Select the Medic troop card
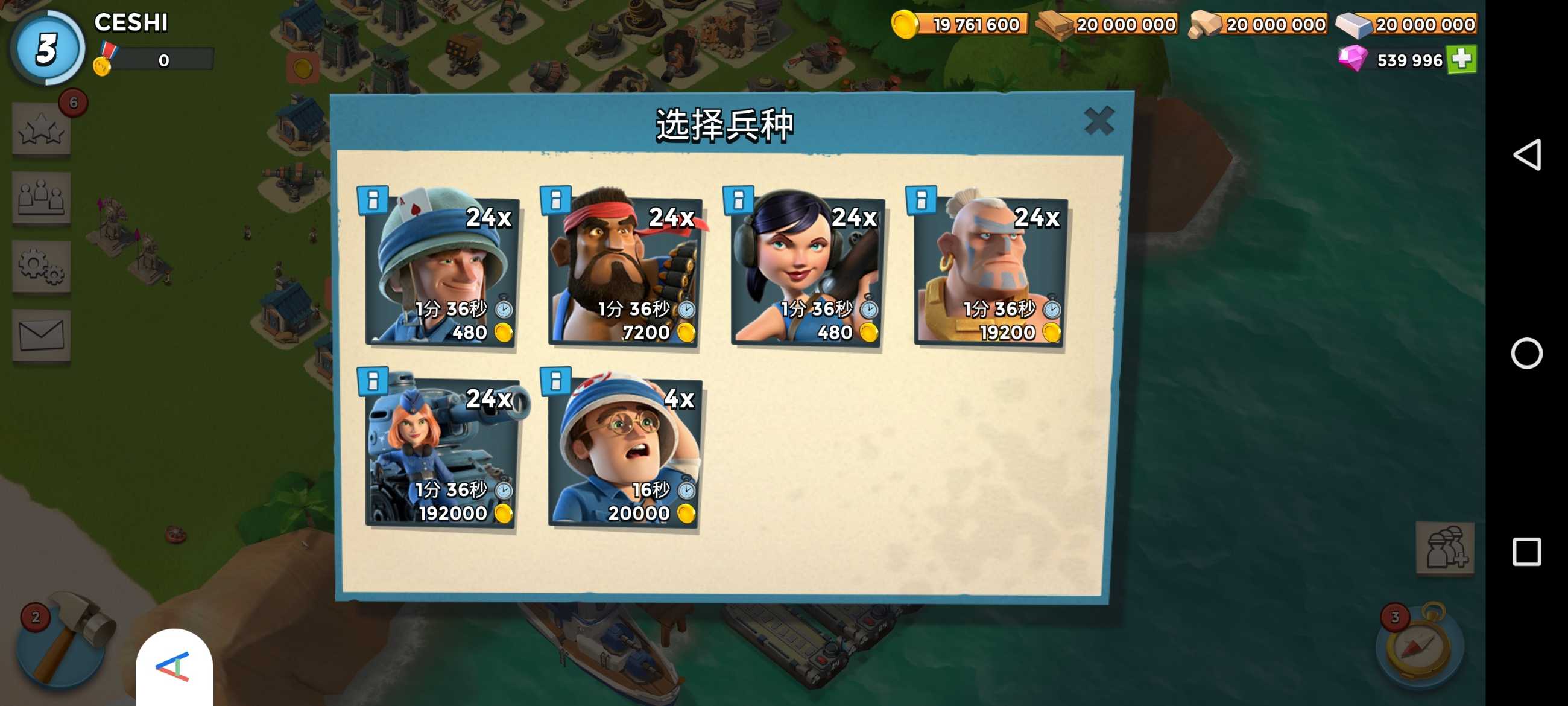The image size is (1568, 706). click(625, 452)
